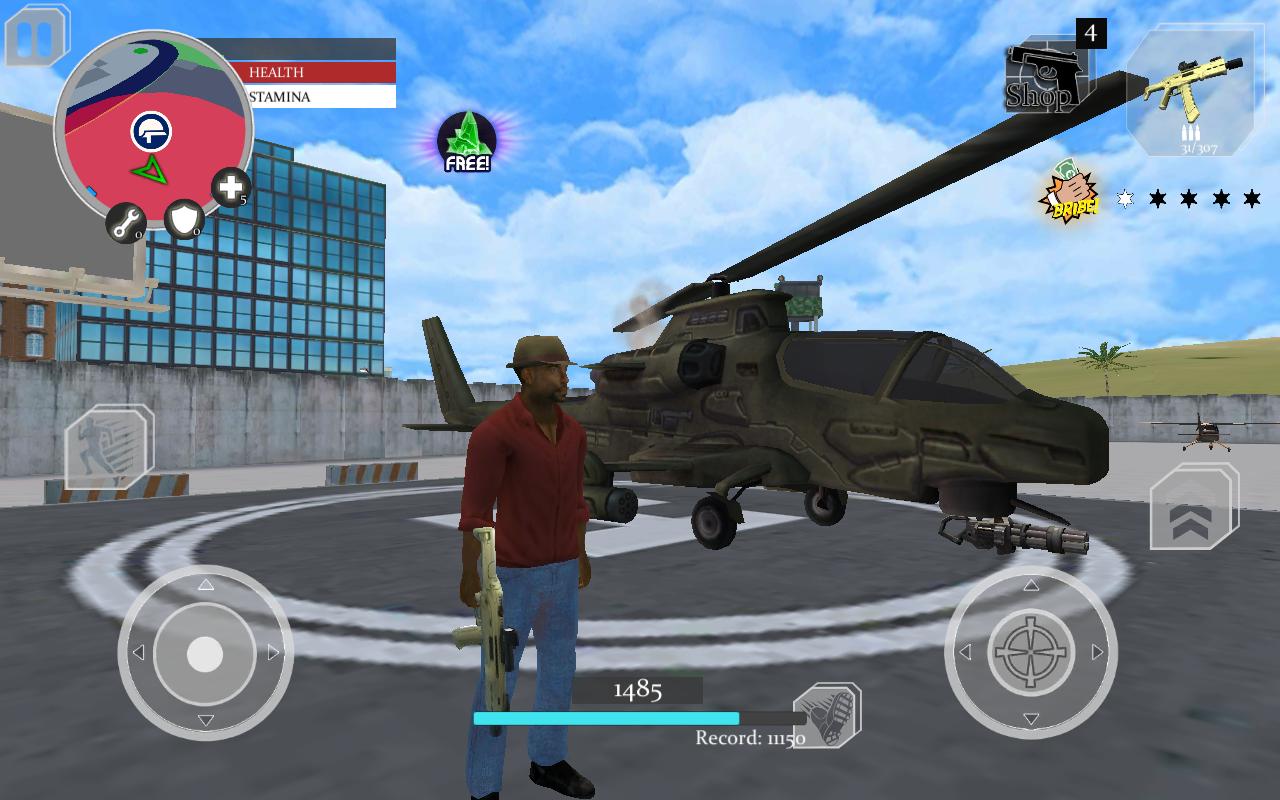The height and width of the screenshot is (800, 1280).
Task: Pause the game with the pause button
Action: click(x=38, y=37)
